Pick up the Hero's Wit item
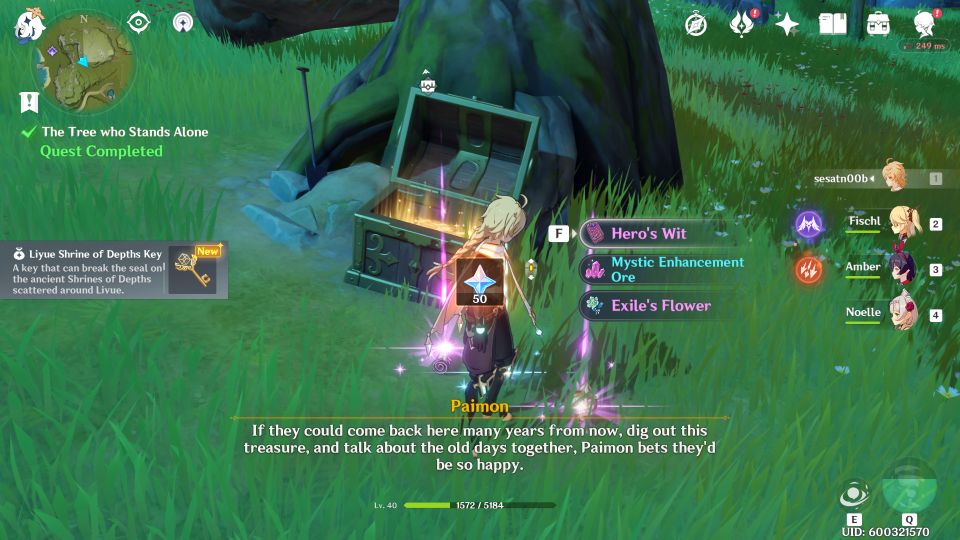Screen dimensions: 960x540 tap(648, 233)
